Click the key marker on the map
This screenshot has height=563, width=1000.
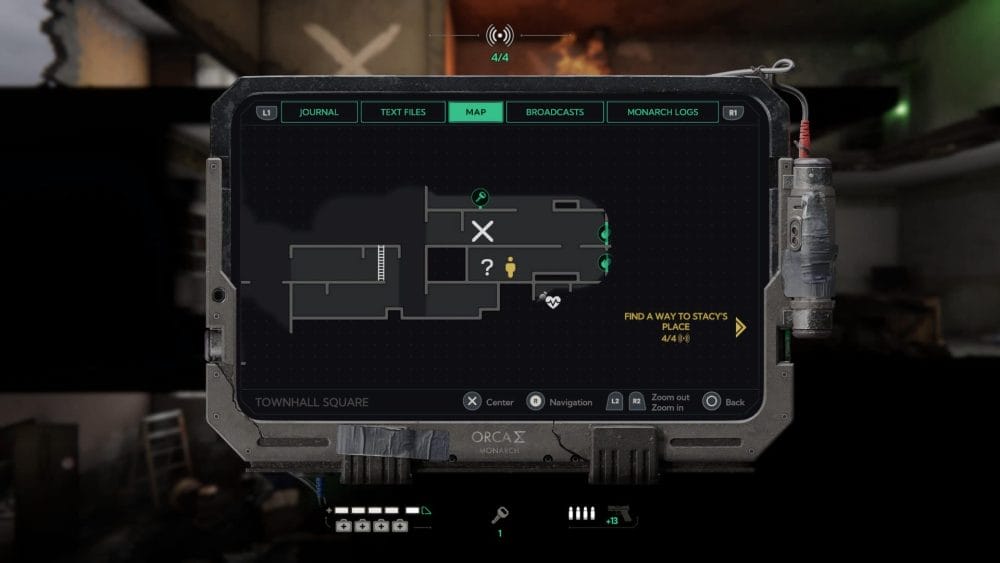pyautogui.click(x=480, y=197)
